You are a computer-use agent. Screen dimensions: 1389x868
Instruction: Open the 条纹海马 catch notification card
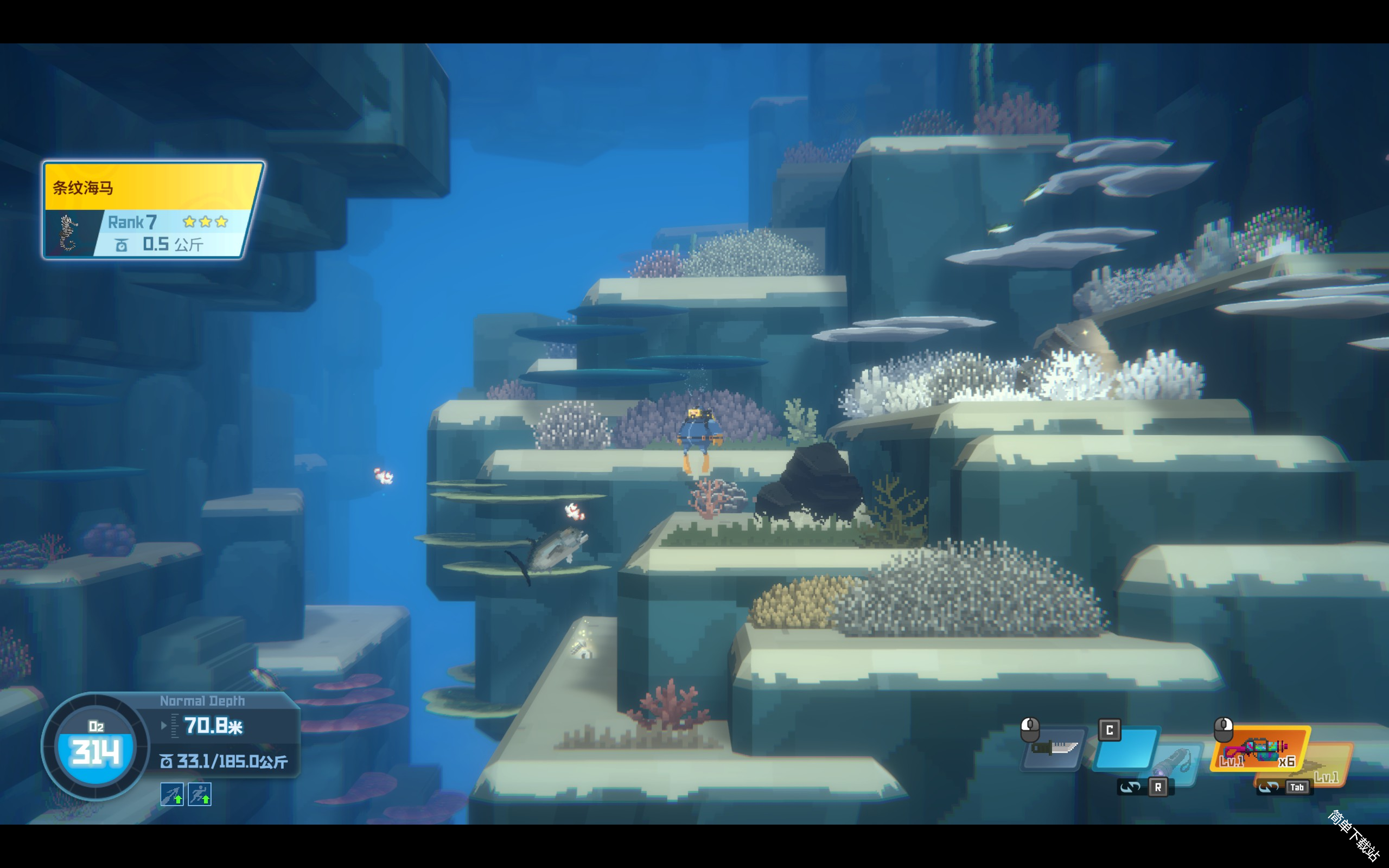click(152, 210)
